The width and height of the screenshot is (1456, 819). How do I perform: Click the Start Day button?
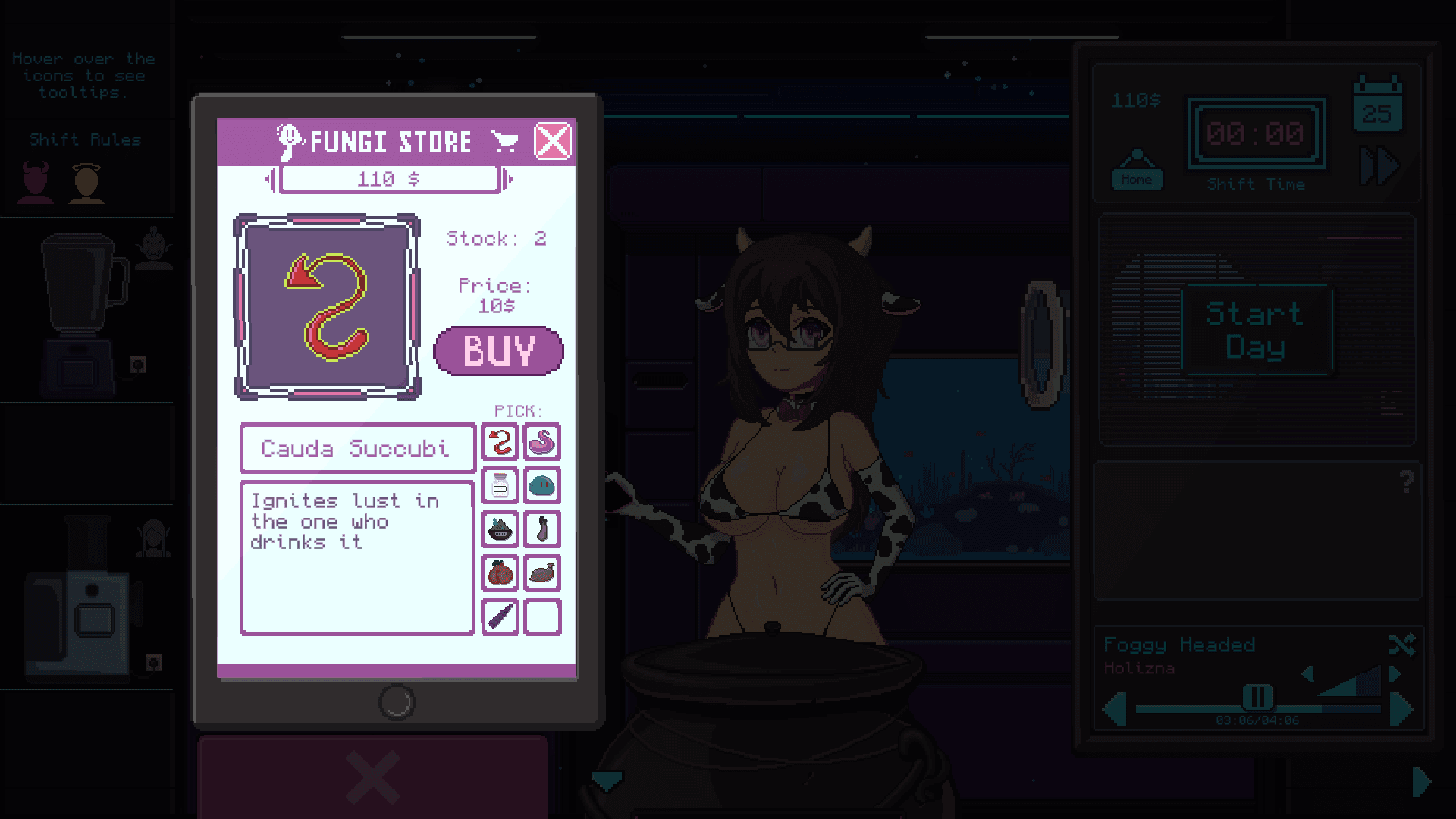point(1256,330)
